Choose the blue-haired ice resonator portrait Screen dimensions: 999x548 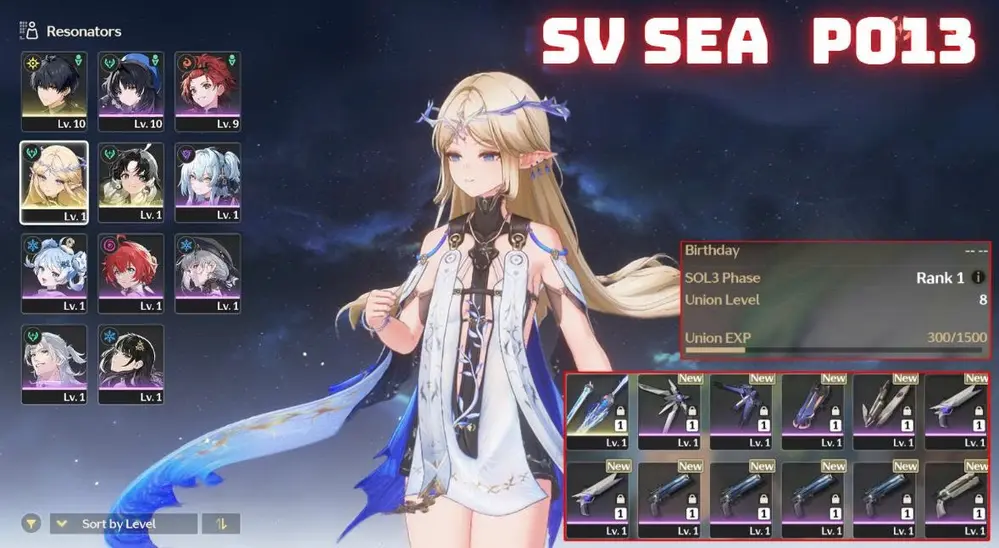(x=54, y=271)
